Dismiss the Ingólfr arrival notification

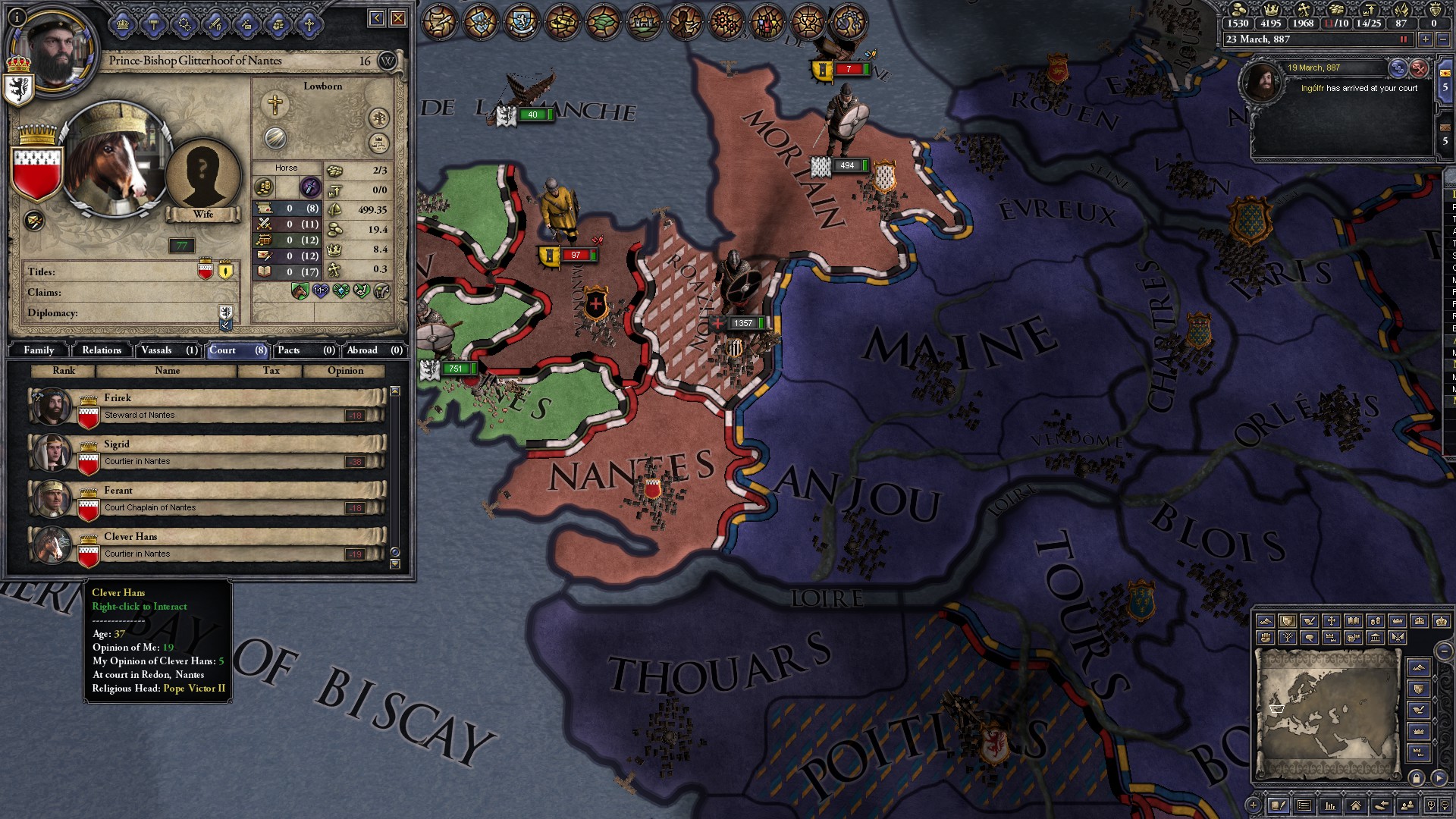pos(1419,69)
